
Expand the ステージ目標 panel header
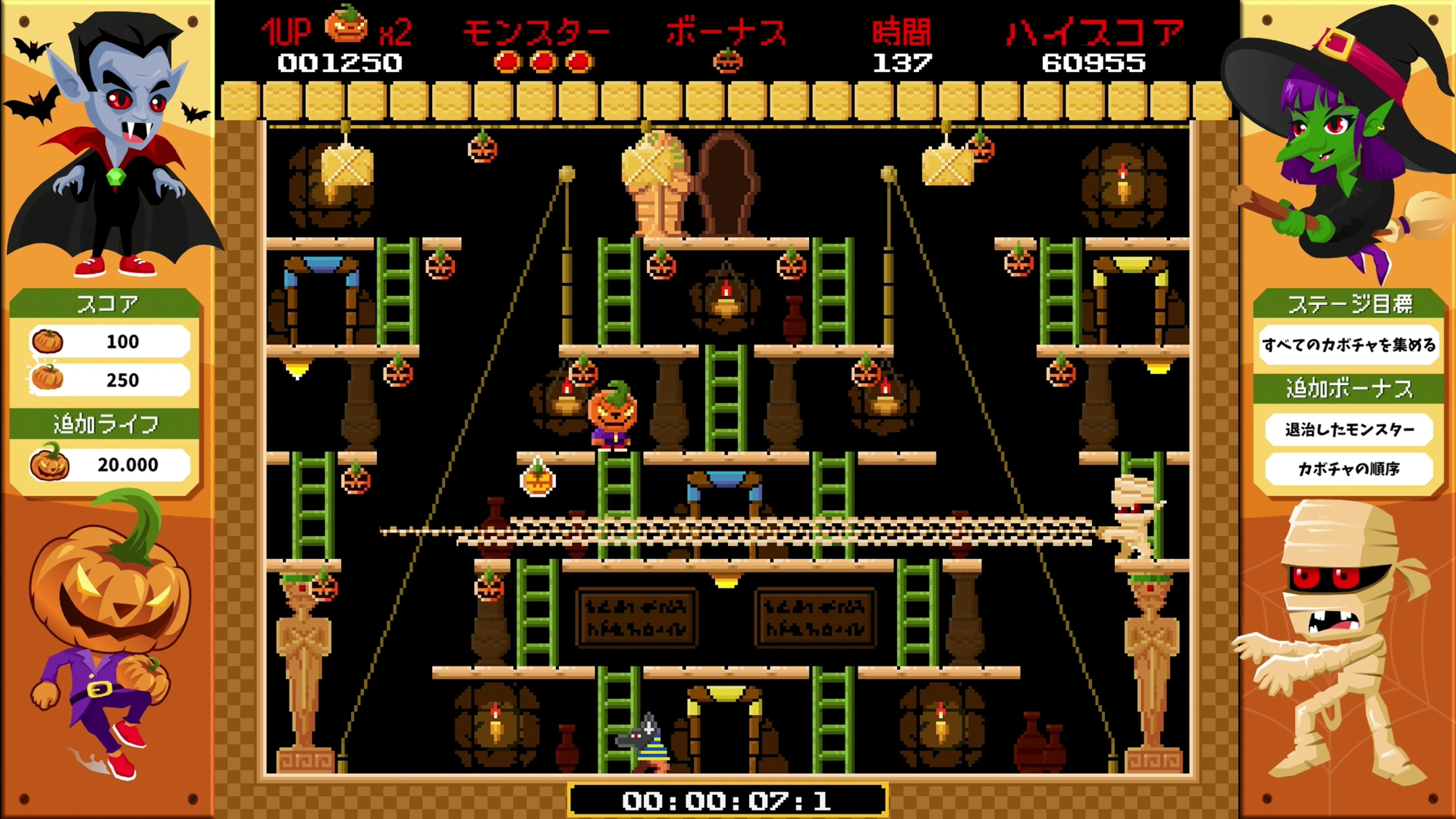1350,304
